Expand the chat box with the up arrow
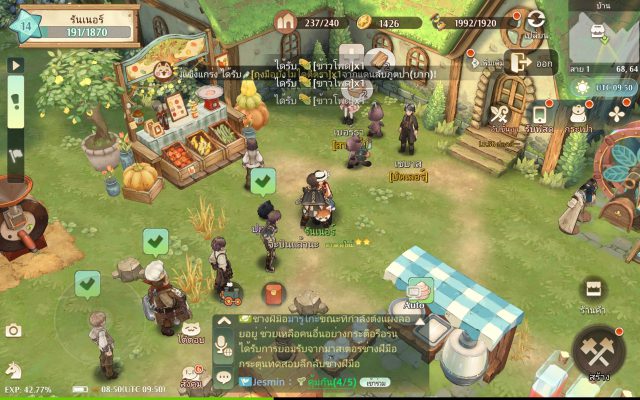Screen dimensions: 640x400 tap(224, 322)
